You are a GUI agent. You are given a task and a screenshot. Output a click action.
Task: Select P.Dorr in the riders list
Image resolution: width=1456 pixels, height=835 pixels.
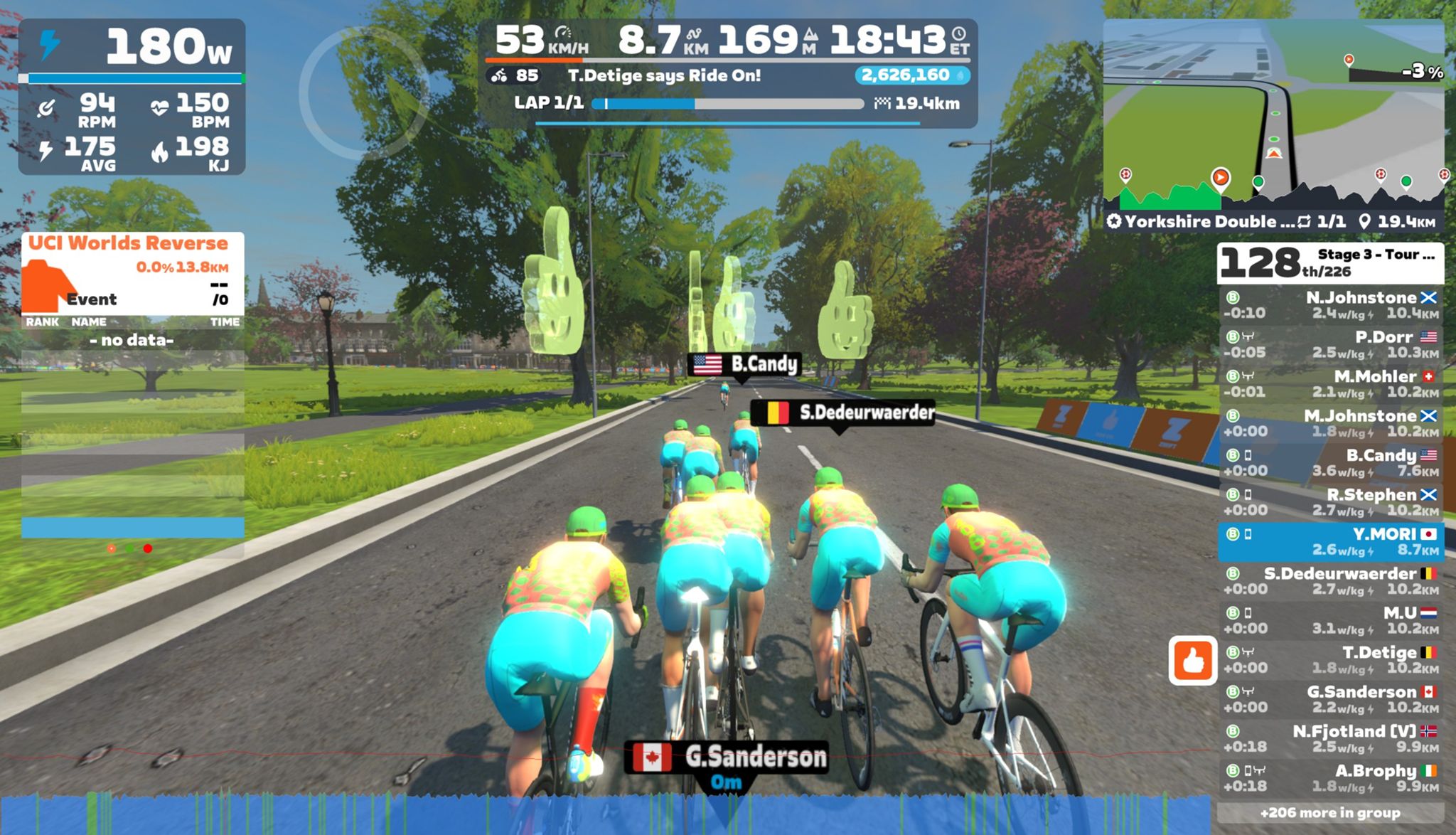point(1330,344)
